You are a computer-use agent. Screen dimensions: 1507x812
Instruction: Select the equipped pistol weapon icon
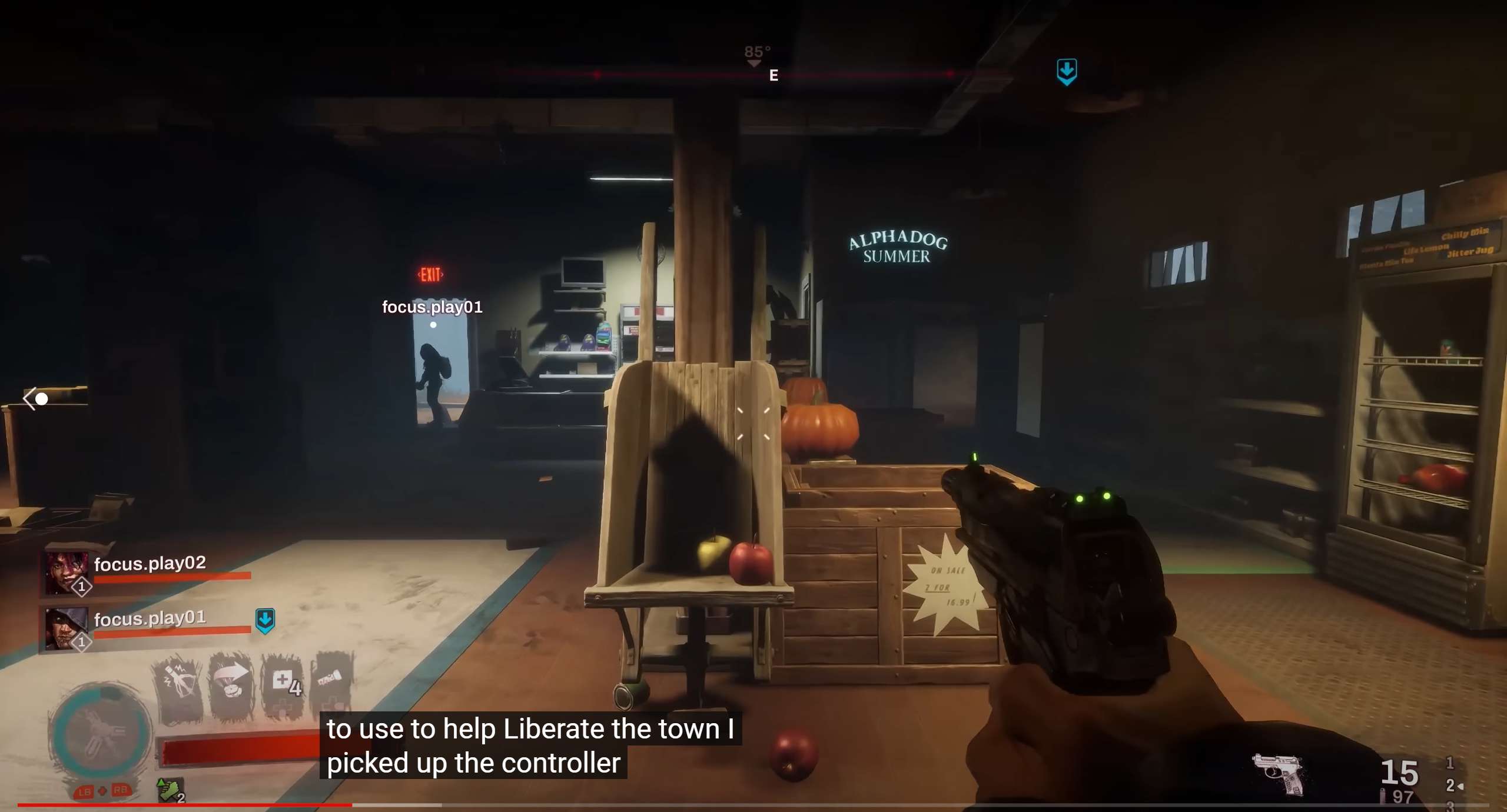click(1279, 772)
